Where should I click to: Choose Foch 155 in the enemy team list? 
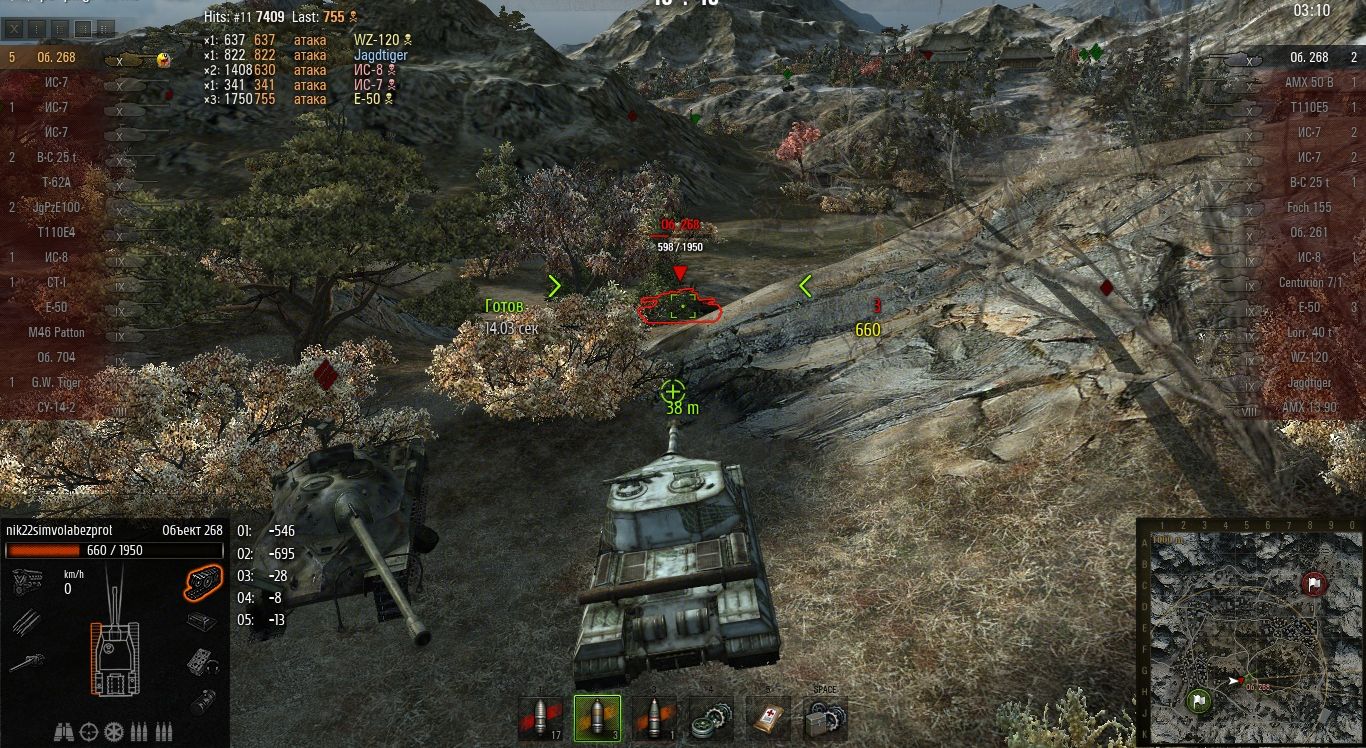pyautogui.click(x=1309, y=207)
